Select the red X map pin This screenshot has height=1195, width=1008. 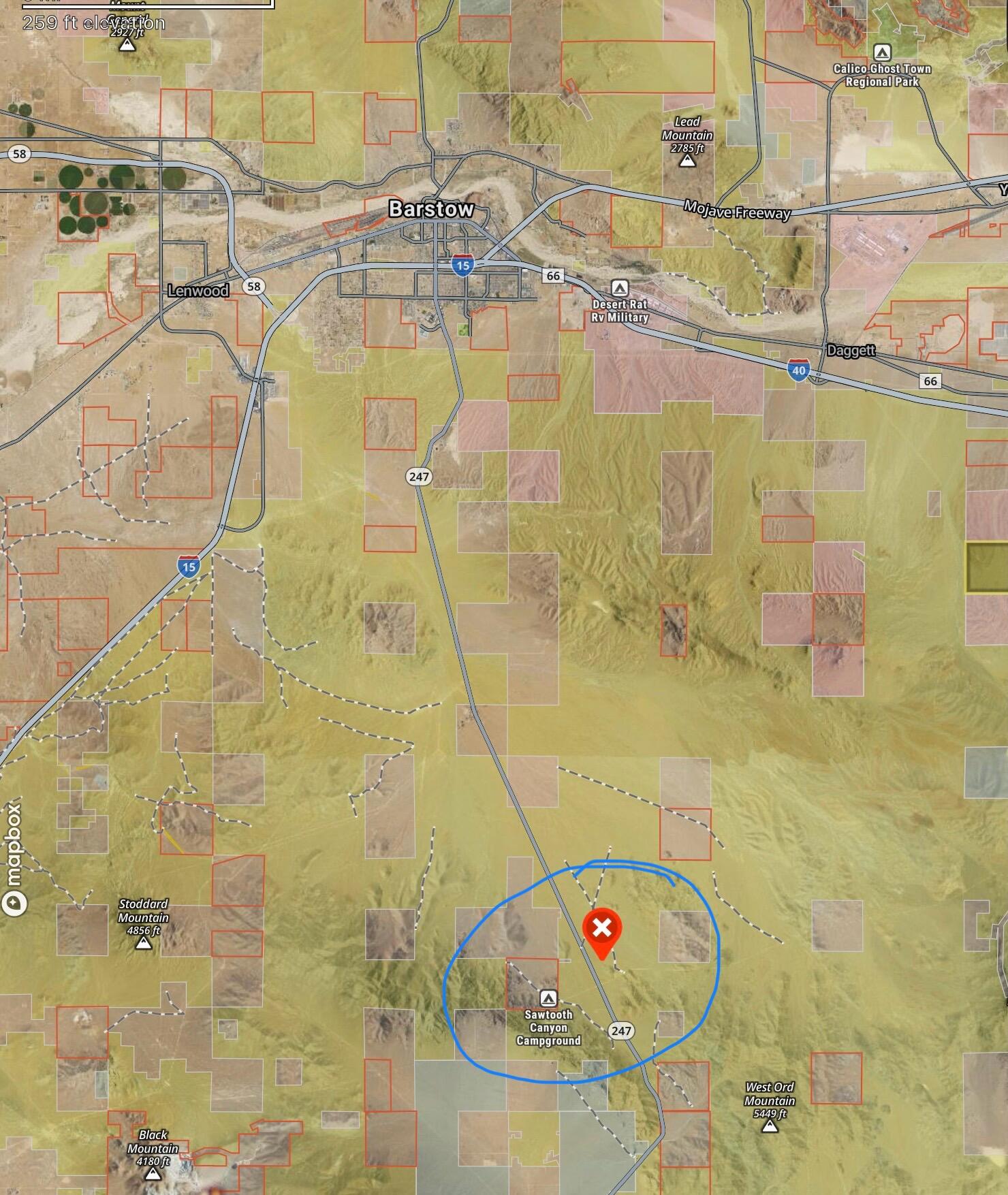602,928
